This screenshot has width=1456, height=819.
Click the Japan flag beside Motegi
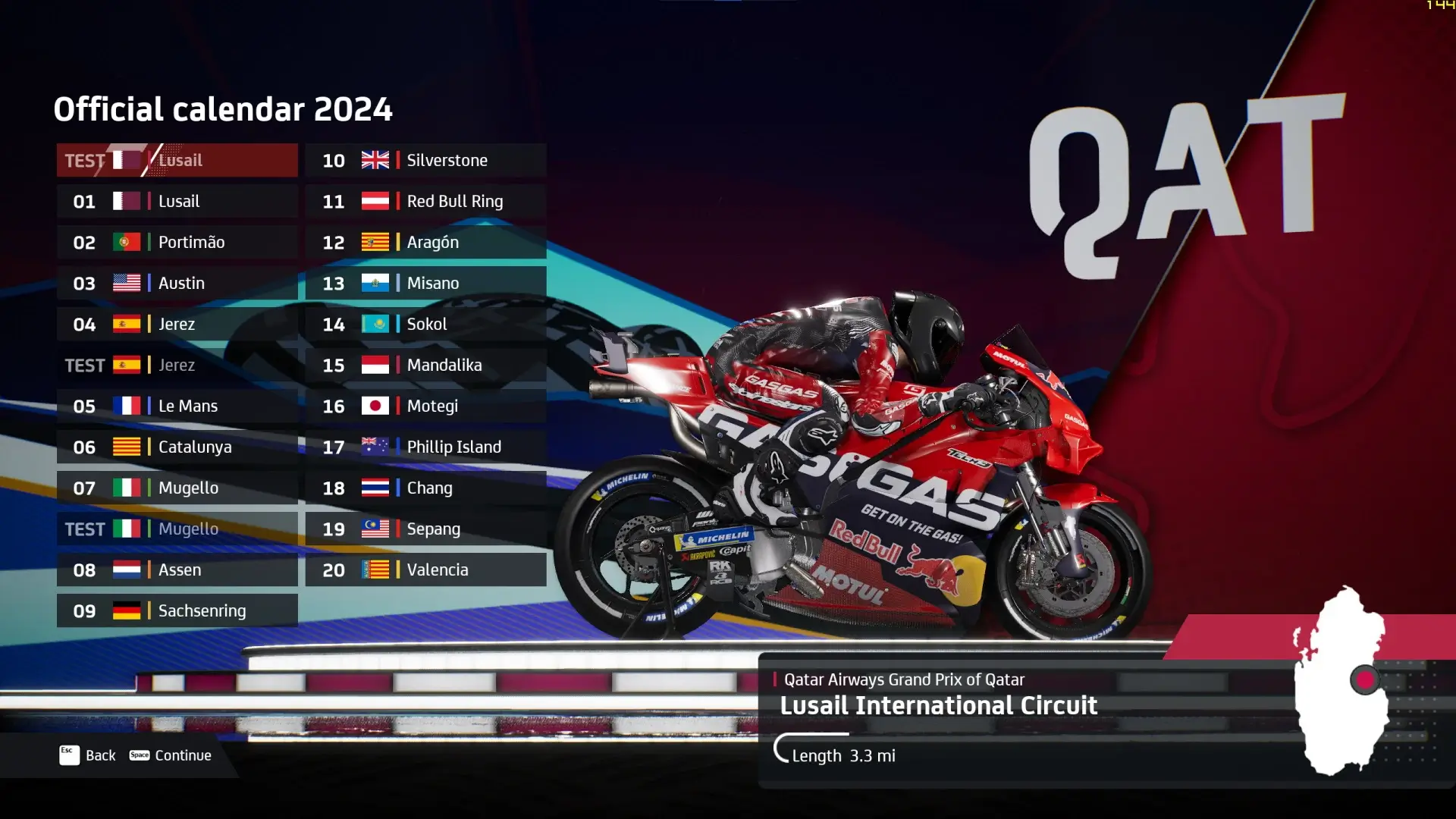(375, 406)
